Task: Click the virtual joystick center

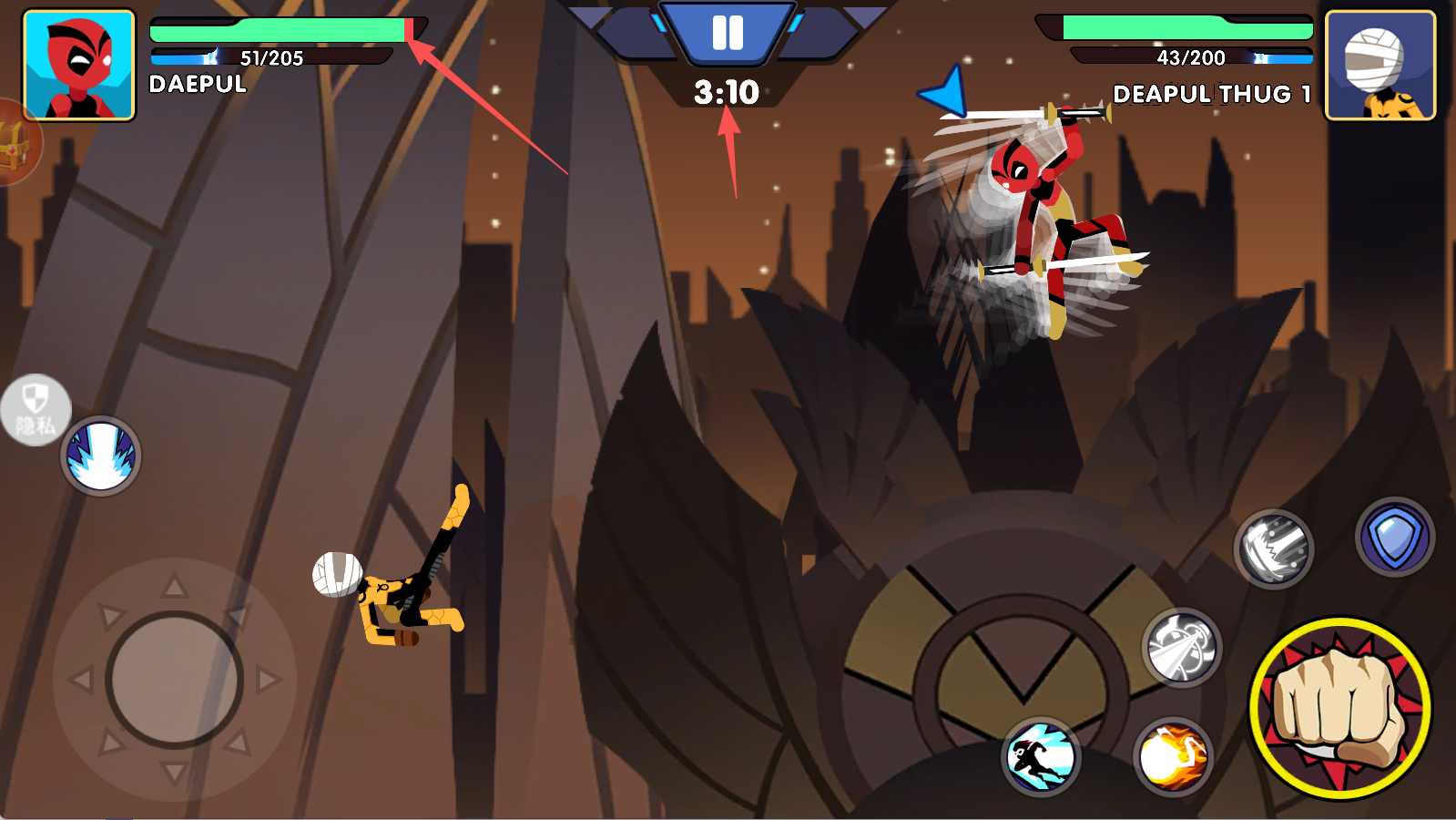Action: 174,680
